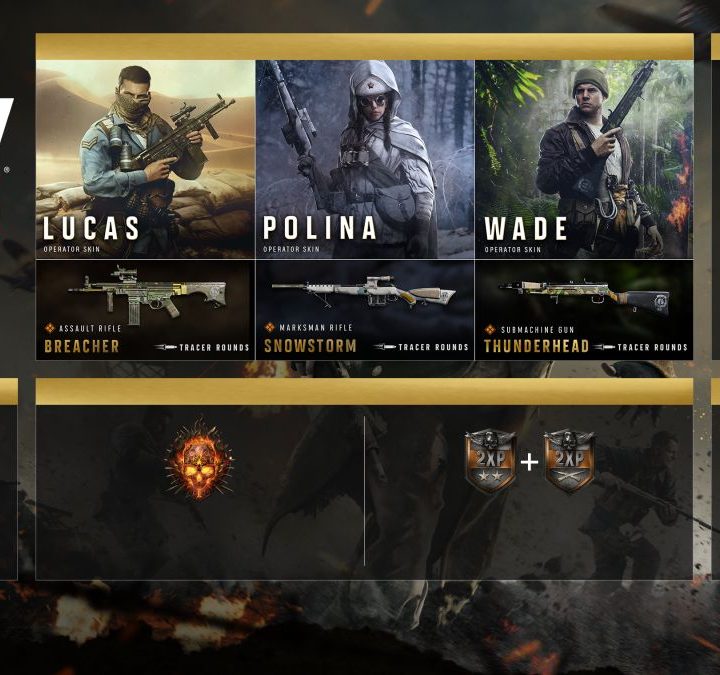Select the Lucas operator skin tile
This screenshot has width=720, height=675.
(145, 160)
